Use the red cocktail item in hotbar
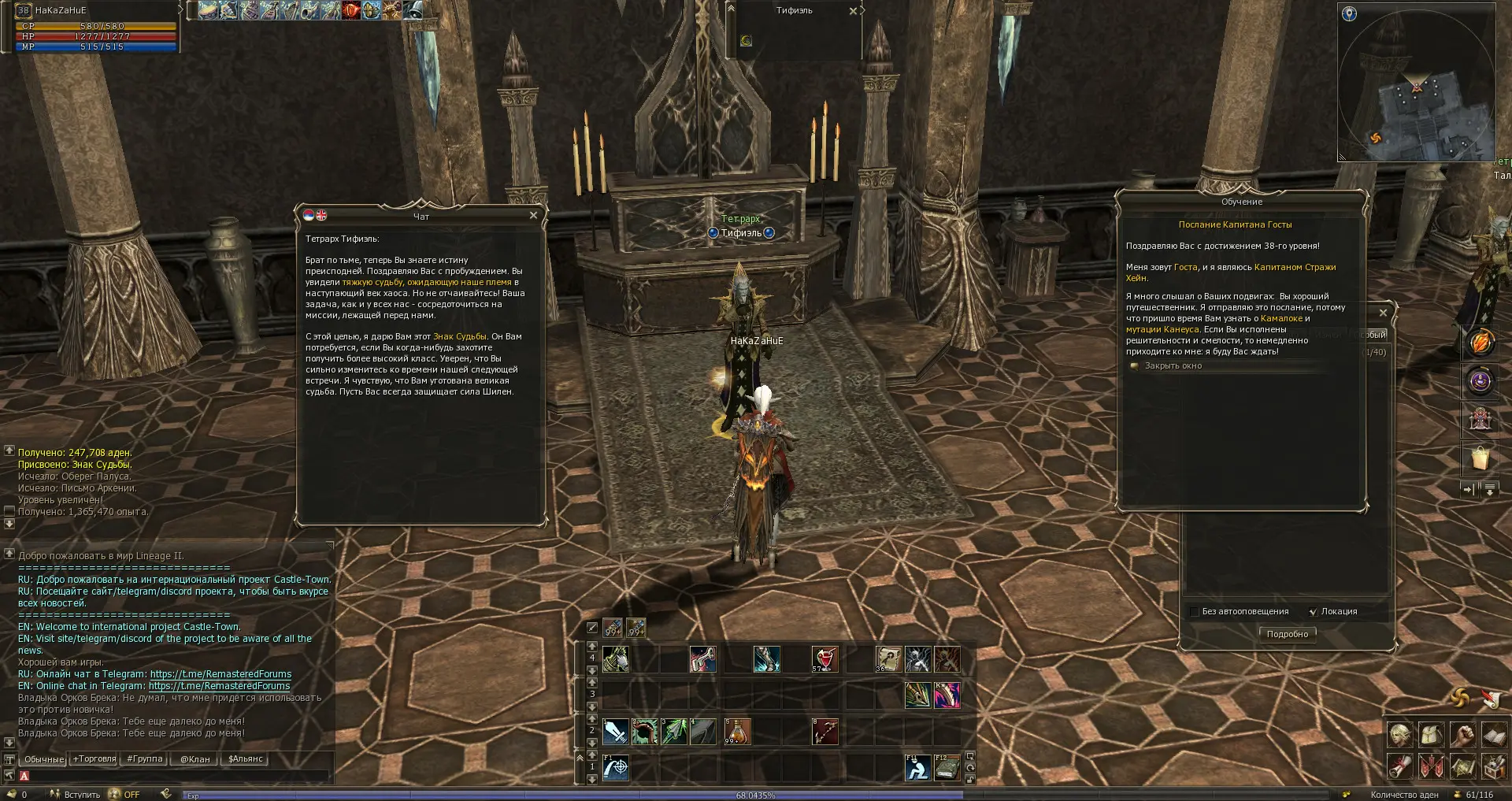The height and width of the screenshot is (801, 1512). 825,658
